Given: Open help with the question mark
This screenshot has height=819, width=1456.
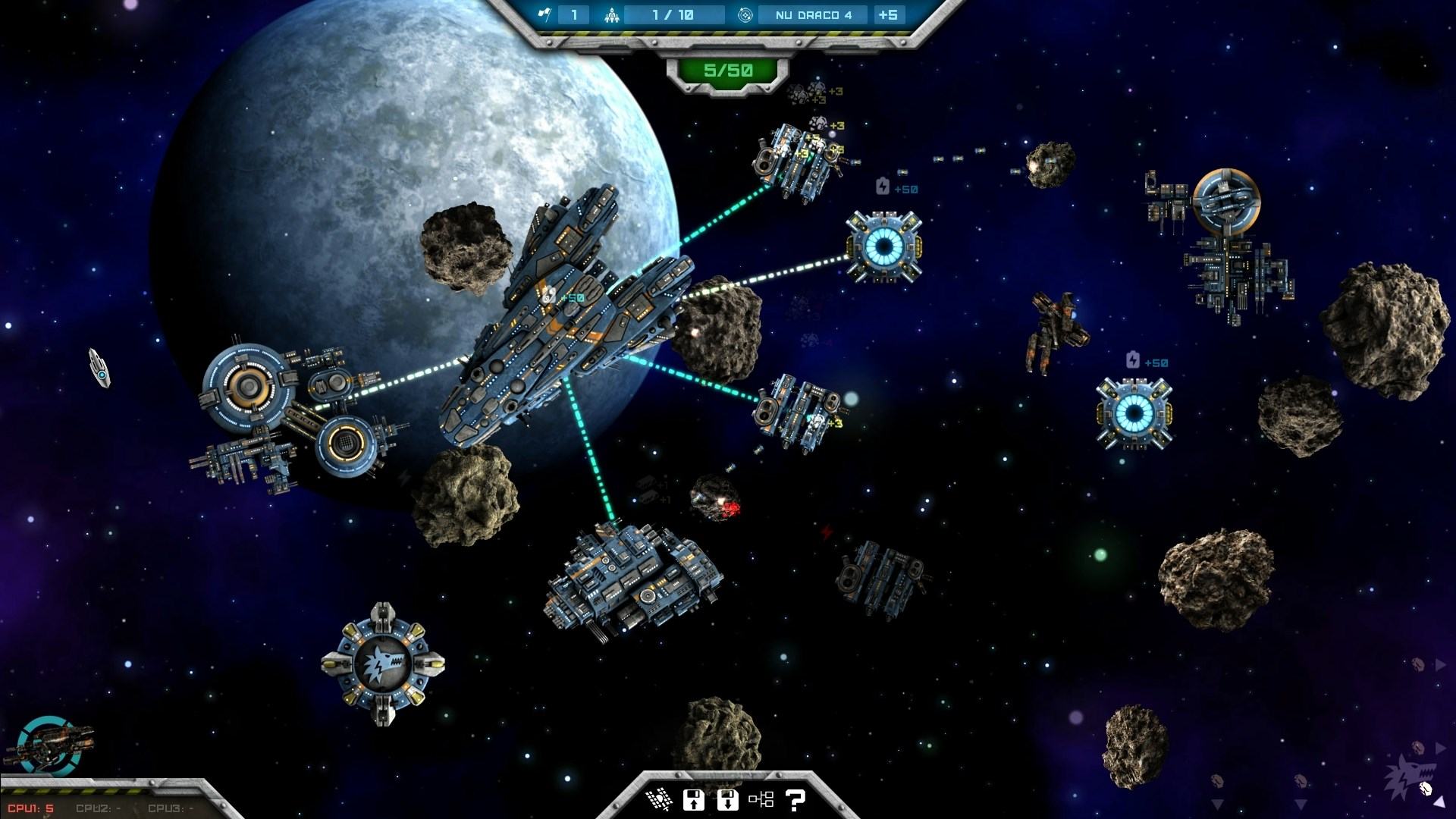Looking at the screenshot, I should coord(795,799).
